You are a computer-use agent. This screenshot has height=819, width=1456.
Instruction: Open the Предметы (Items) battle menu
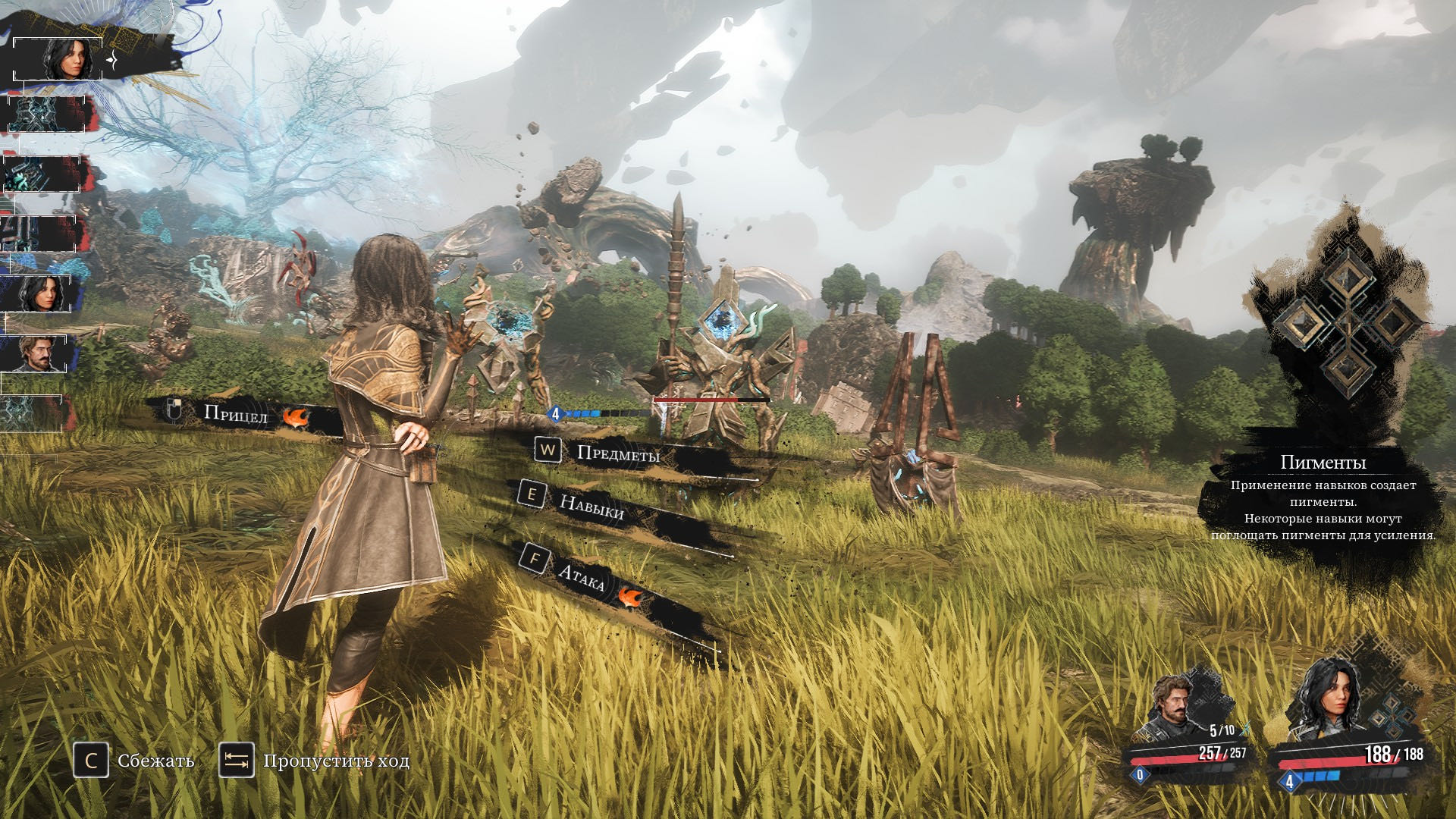[x=616, y=453]
